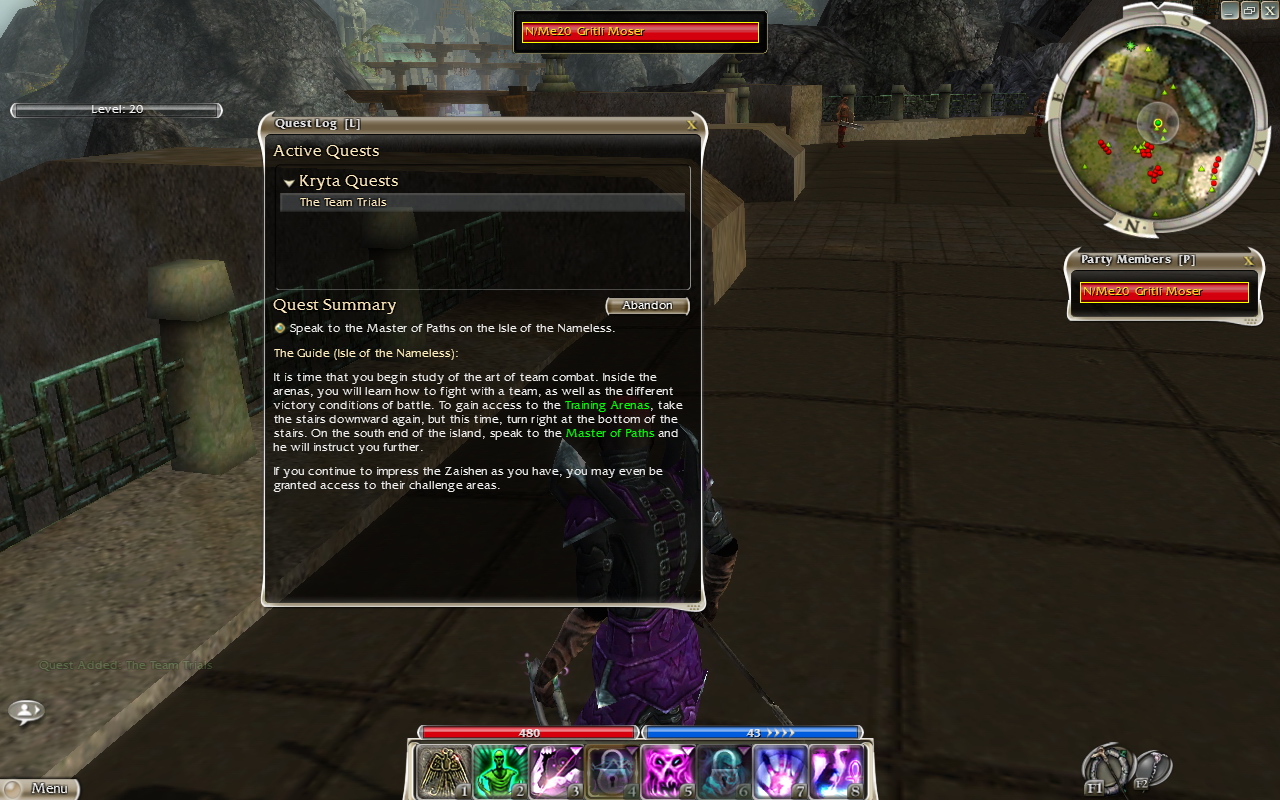Screen dimensions: 1280x800
Task: Minimize the game window
Action: click(x=1229, y=10)
